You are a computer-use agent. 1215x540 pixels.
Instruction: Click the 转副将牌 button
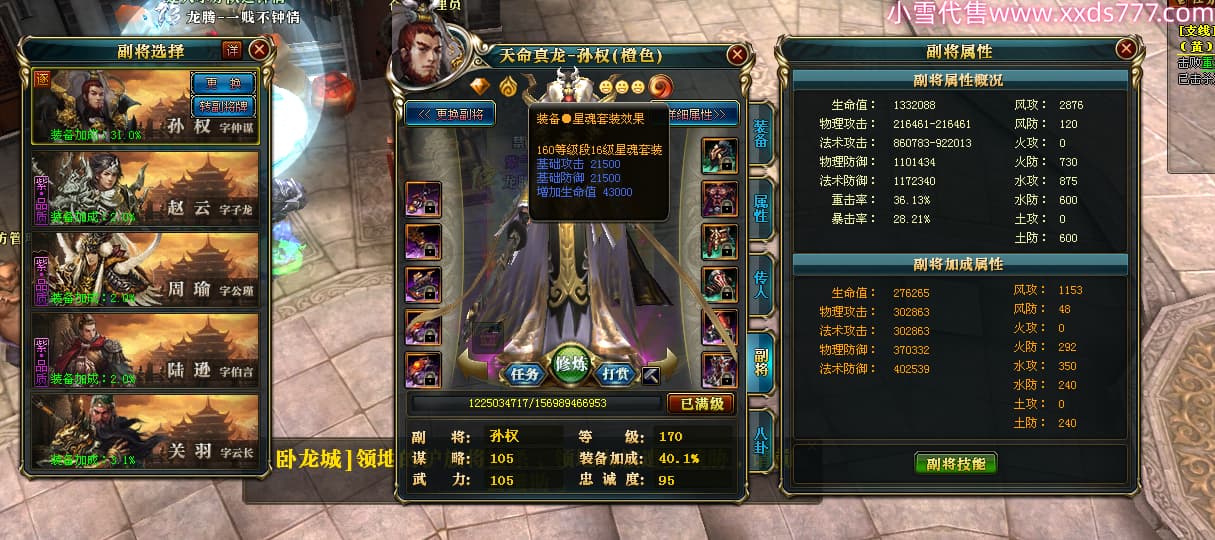coord(221,105)
